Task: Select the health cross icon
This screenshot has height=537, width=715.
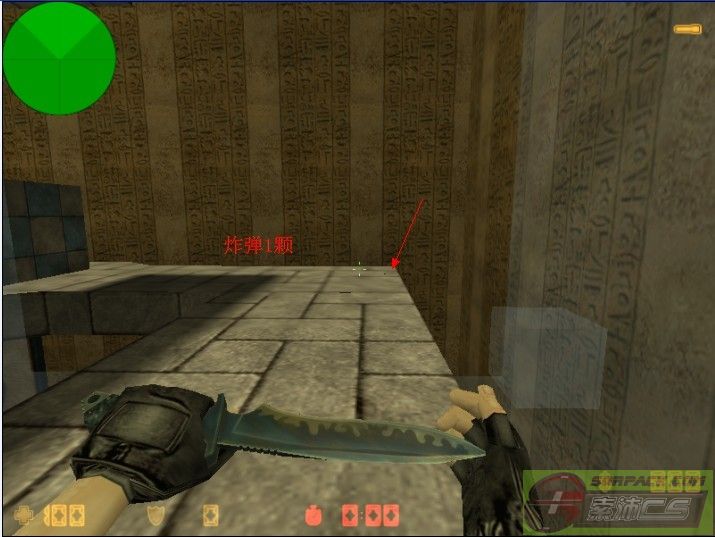Action: coord(23,515)
